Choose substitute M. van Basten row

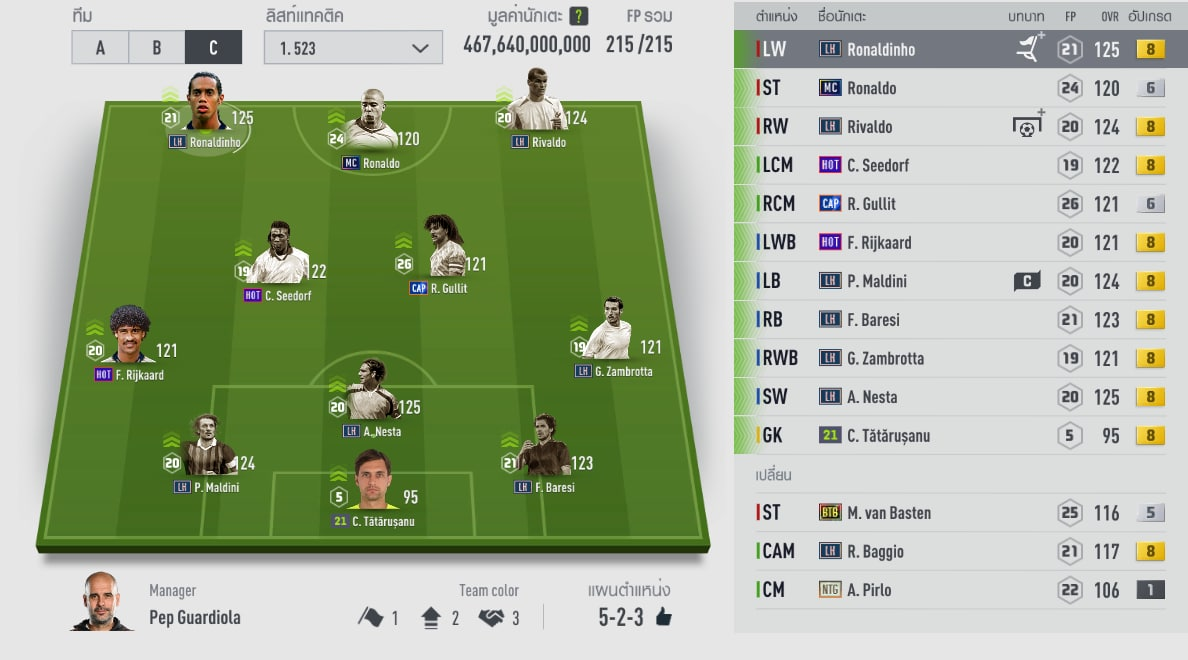point(960,513)
